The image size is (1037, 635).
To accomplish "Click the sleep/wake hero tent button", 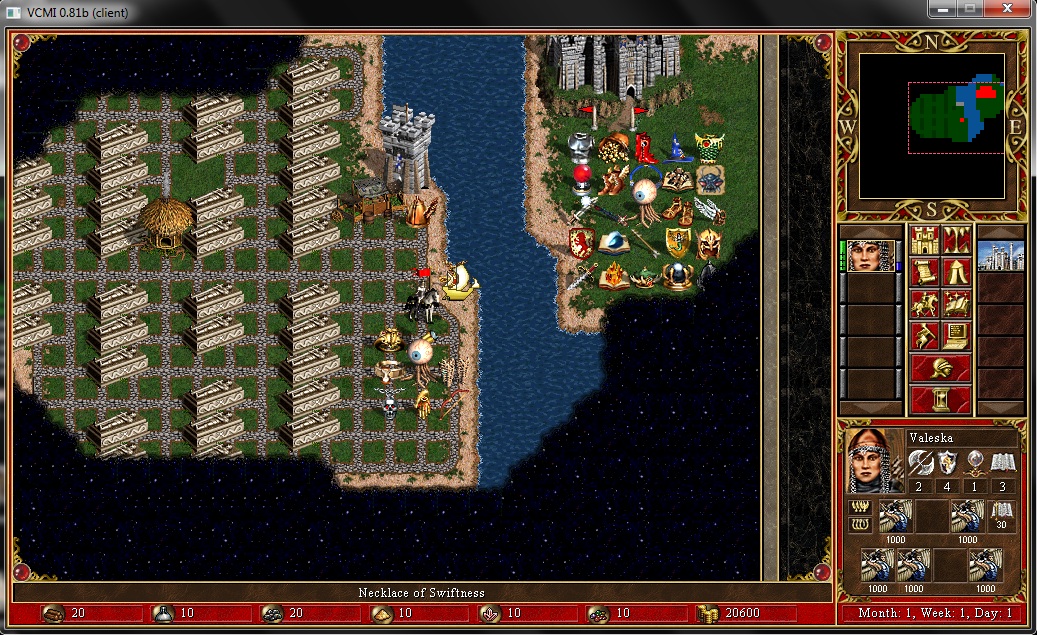I will click(x=957, y=272).
